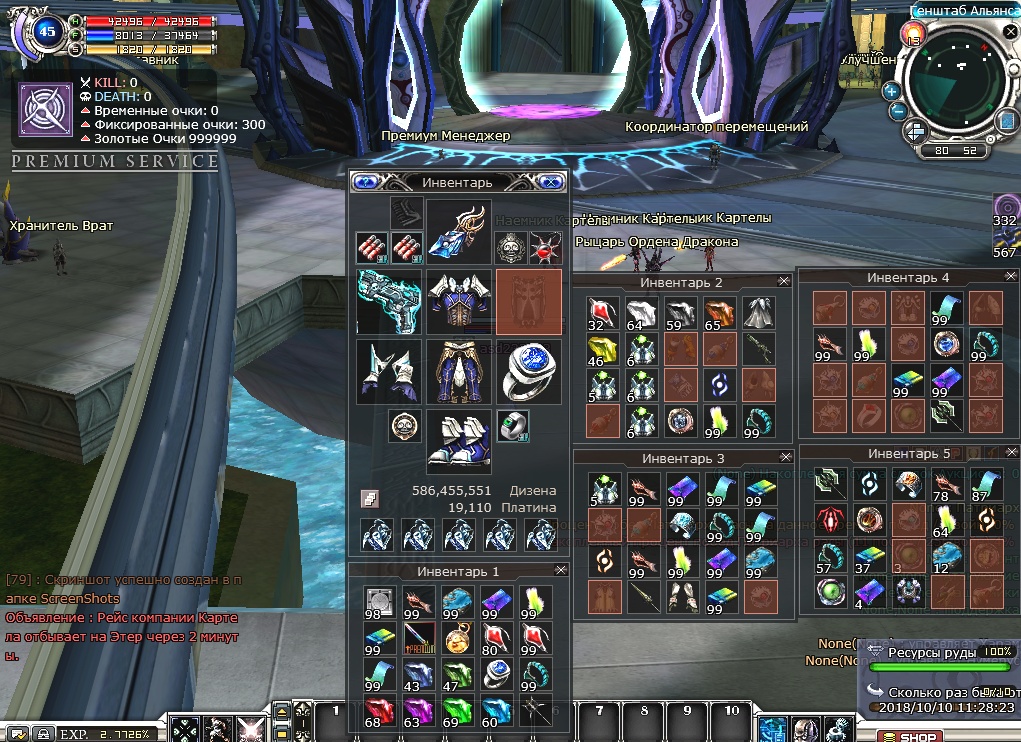Zoom out the minimap
The width and height of the screenshot is (1021, 742).
point(898,112)
